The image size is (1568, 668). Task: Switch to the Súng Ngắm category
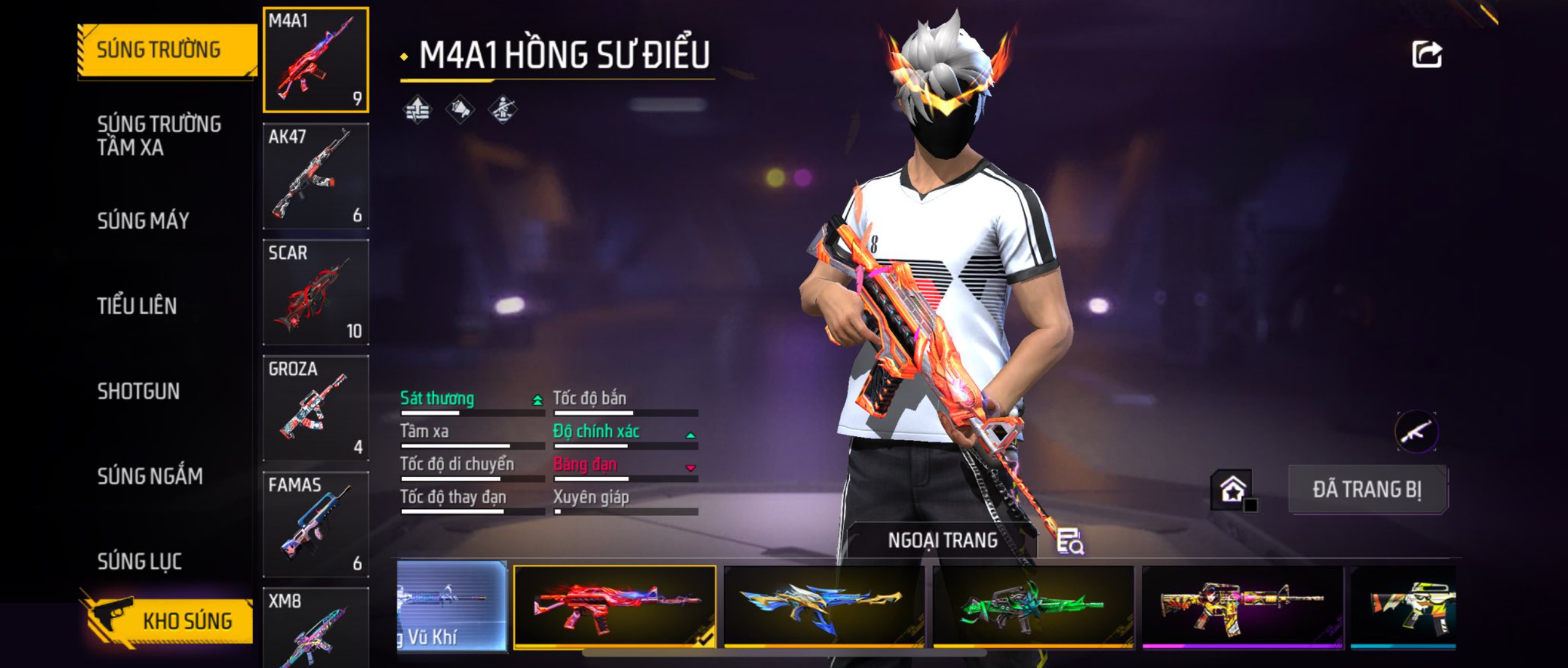point(149,476)
